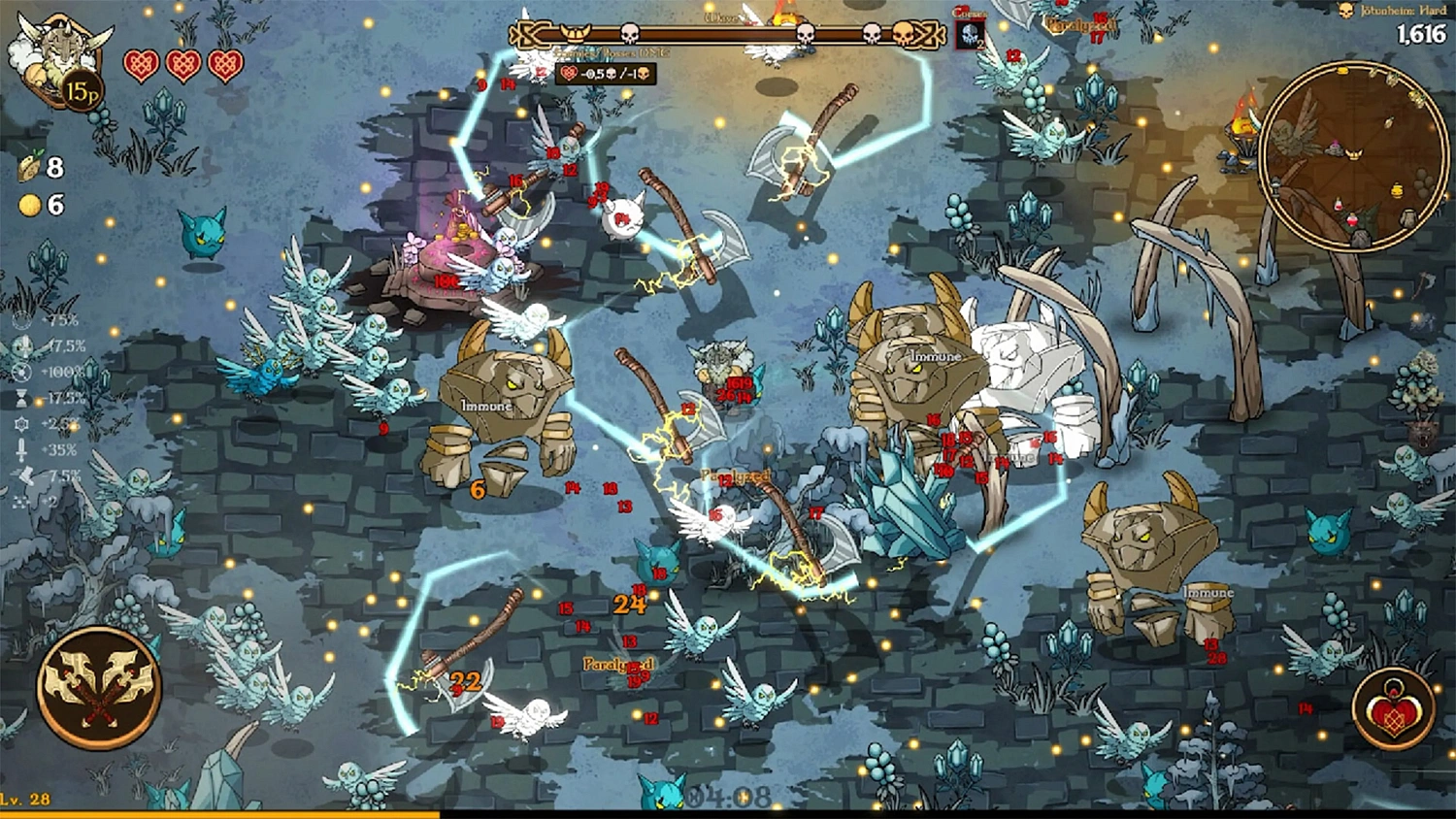This screenshot has width=1456, height=819.
Task: Click a skull marker on the wave progress bar
Action: (x=629, y=36)
